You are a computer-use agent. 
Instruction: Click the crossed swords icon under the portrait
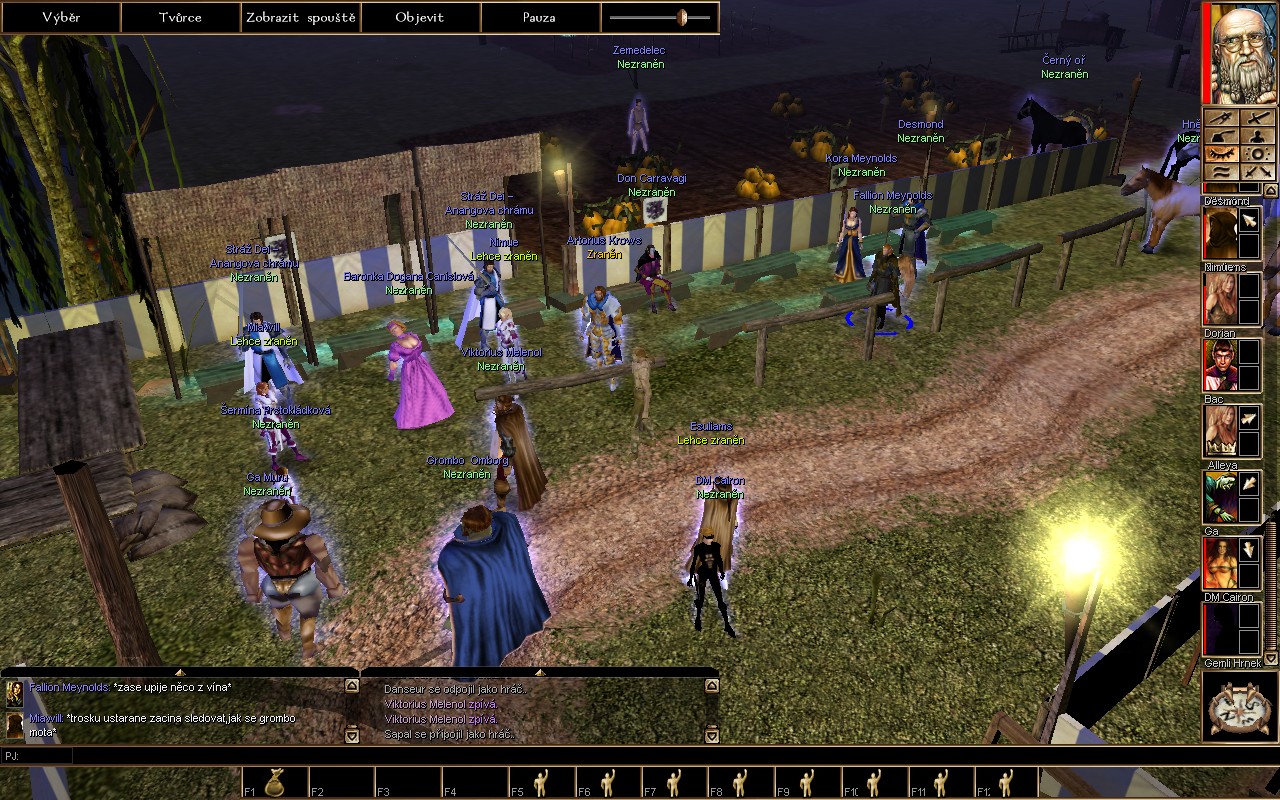click(x=1259, y=172)
